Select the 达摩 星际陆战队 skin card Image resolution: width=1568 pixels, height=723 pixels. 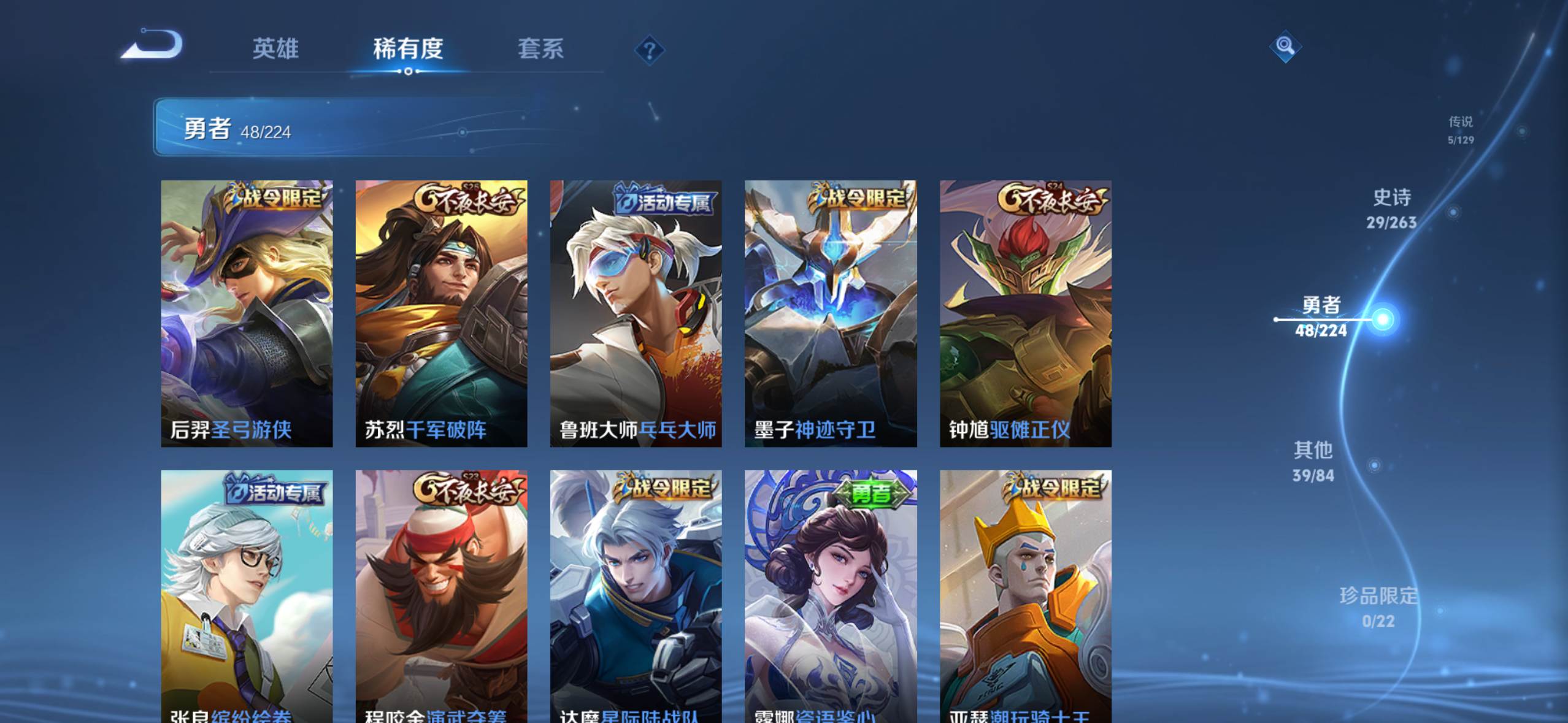pos(636,596)
